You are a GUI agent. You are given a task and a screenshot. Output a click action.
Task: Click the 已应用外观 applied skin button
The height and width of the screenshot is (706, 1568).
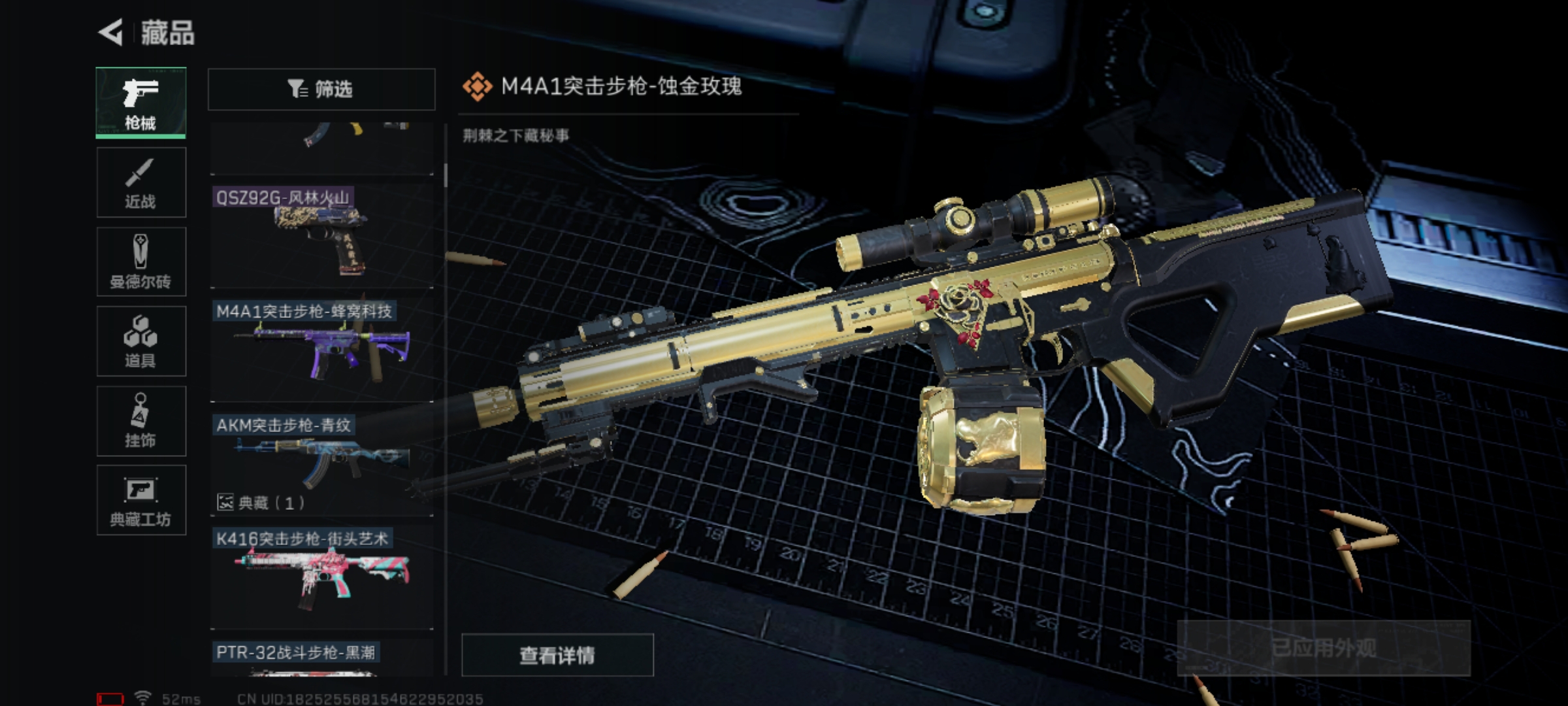[x=1324, y=648]
